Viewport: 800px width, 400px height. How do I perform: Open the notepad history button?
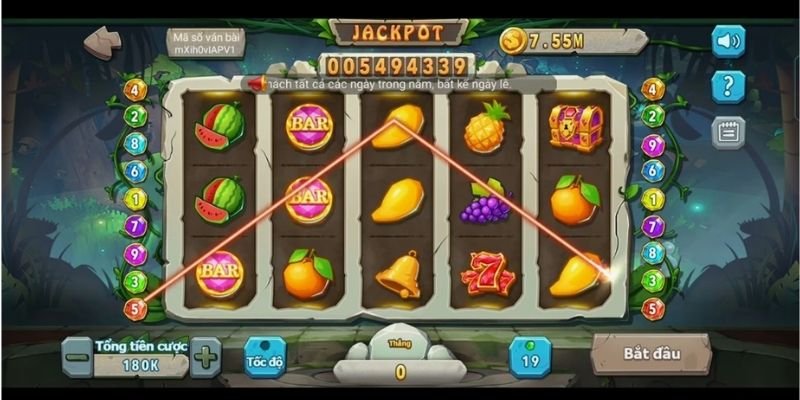click(x=728, y=132)
